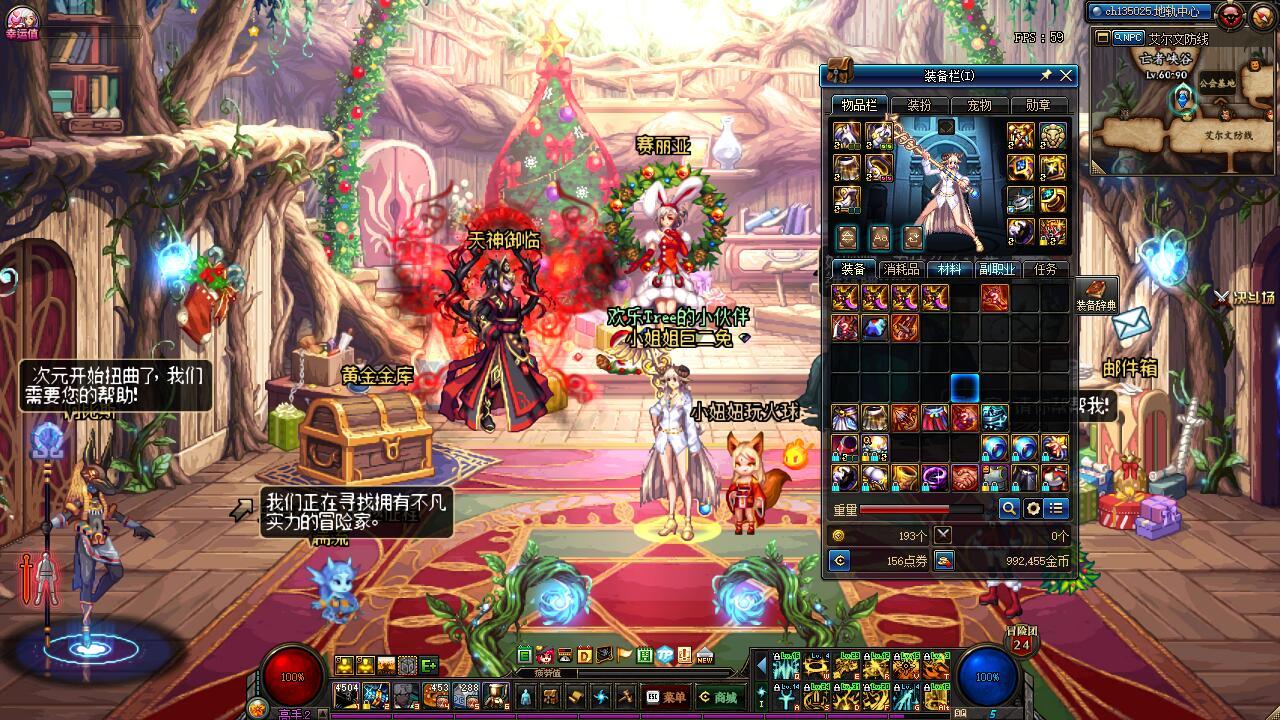Viewport: 1280px width, 720px height.
Task: Pin the inventory window with pushpin icon
Action: (1046, 76)
